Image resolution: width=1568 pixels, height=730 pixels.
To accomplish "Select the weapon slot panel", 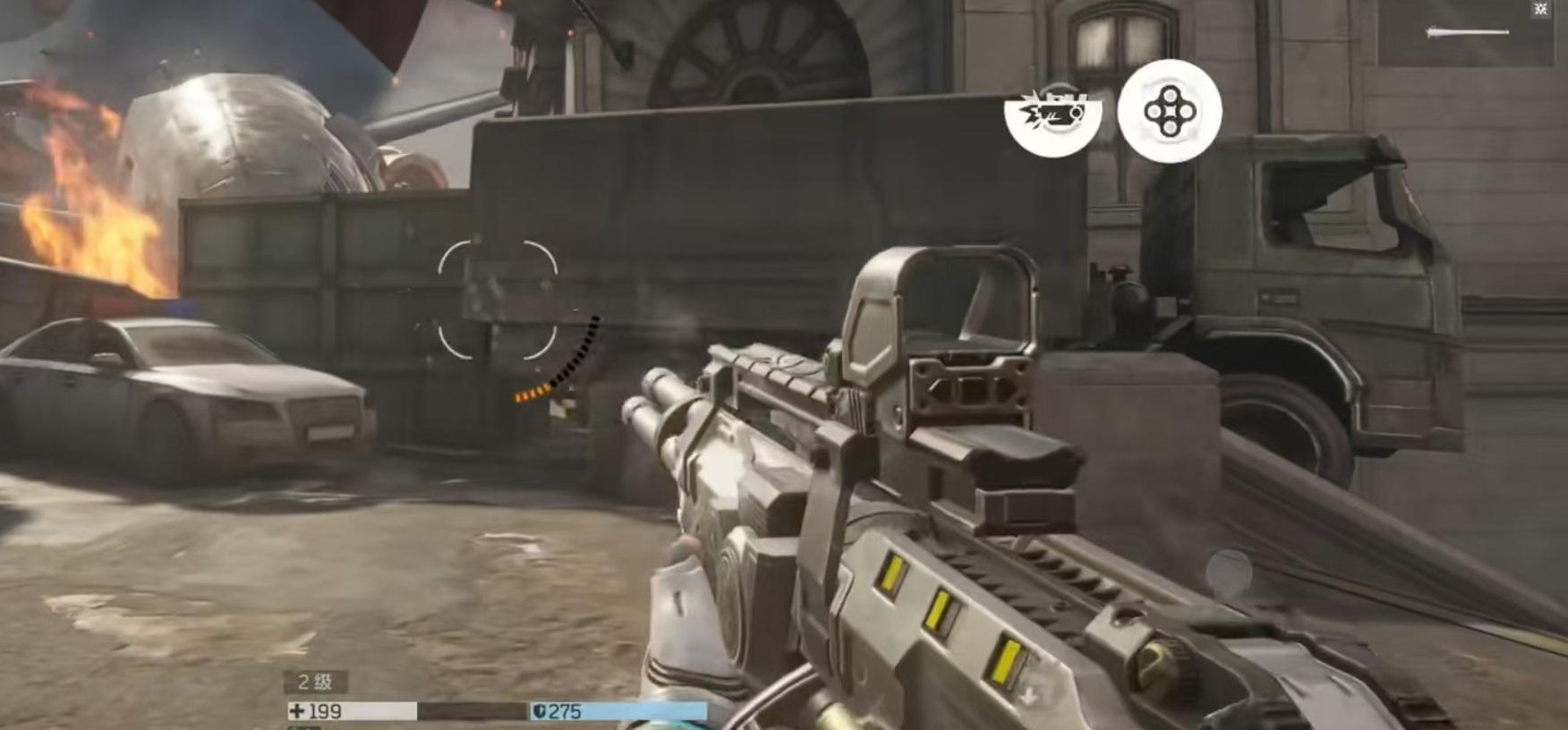I will (x=1466, y=34).
